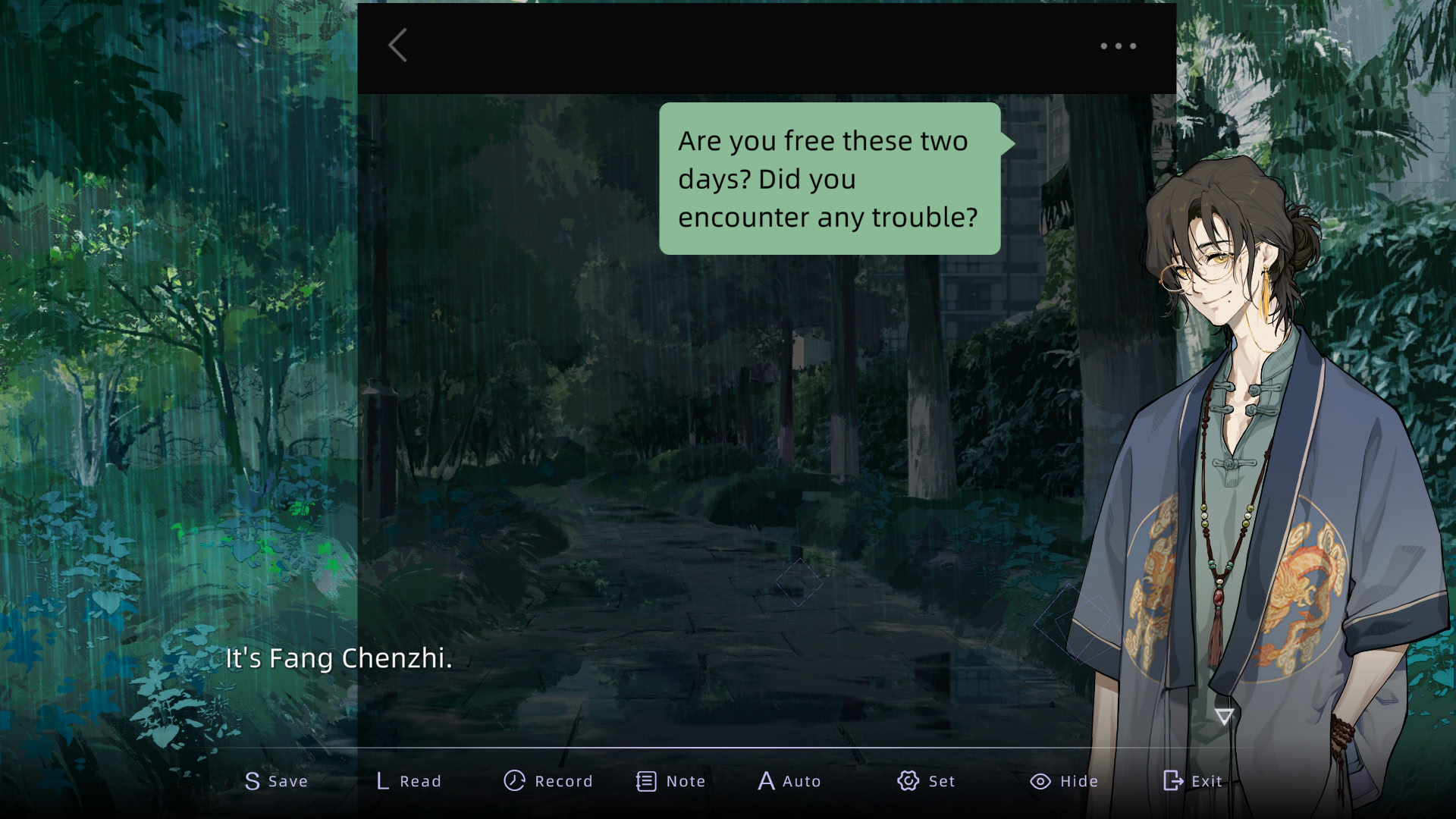Hide the dialogue interface
The height and width of the screenshot is (819, 1456).
[1063, 781]
